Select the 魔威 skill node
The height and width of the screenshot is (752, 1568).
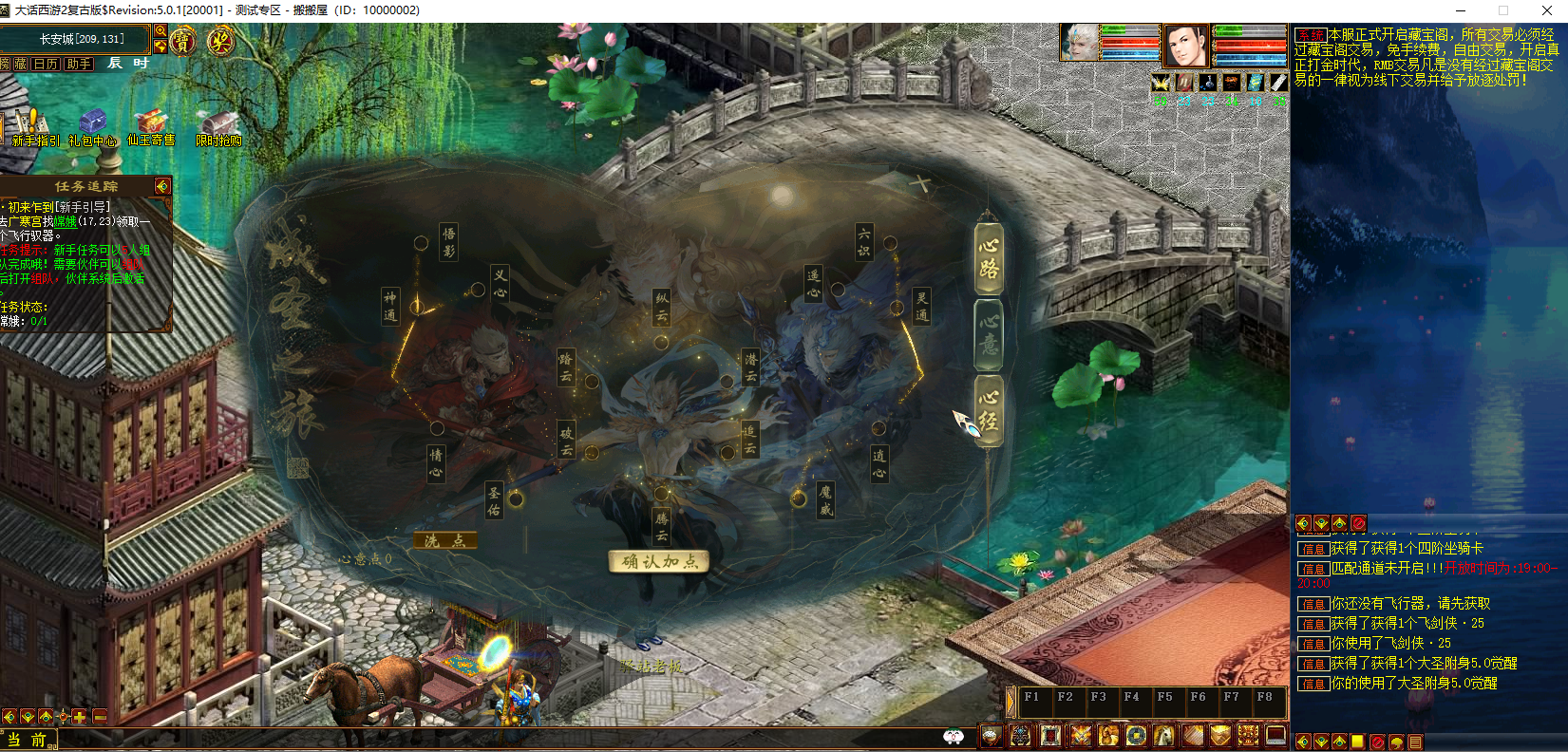(x=825, y=500)
